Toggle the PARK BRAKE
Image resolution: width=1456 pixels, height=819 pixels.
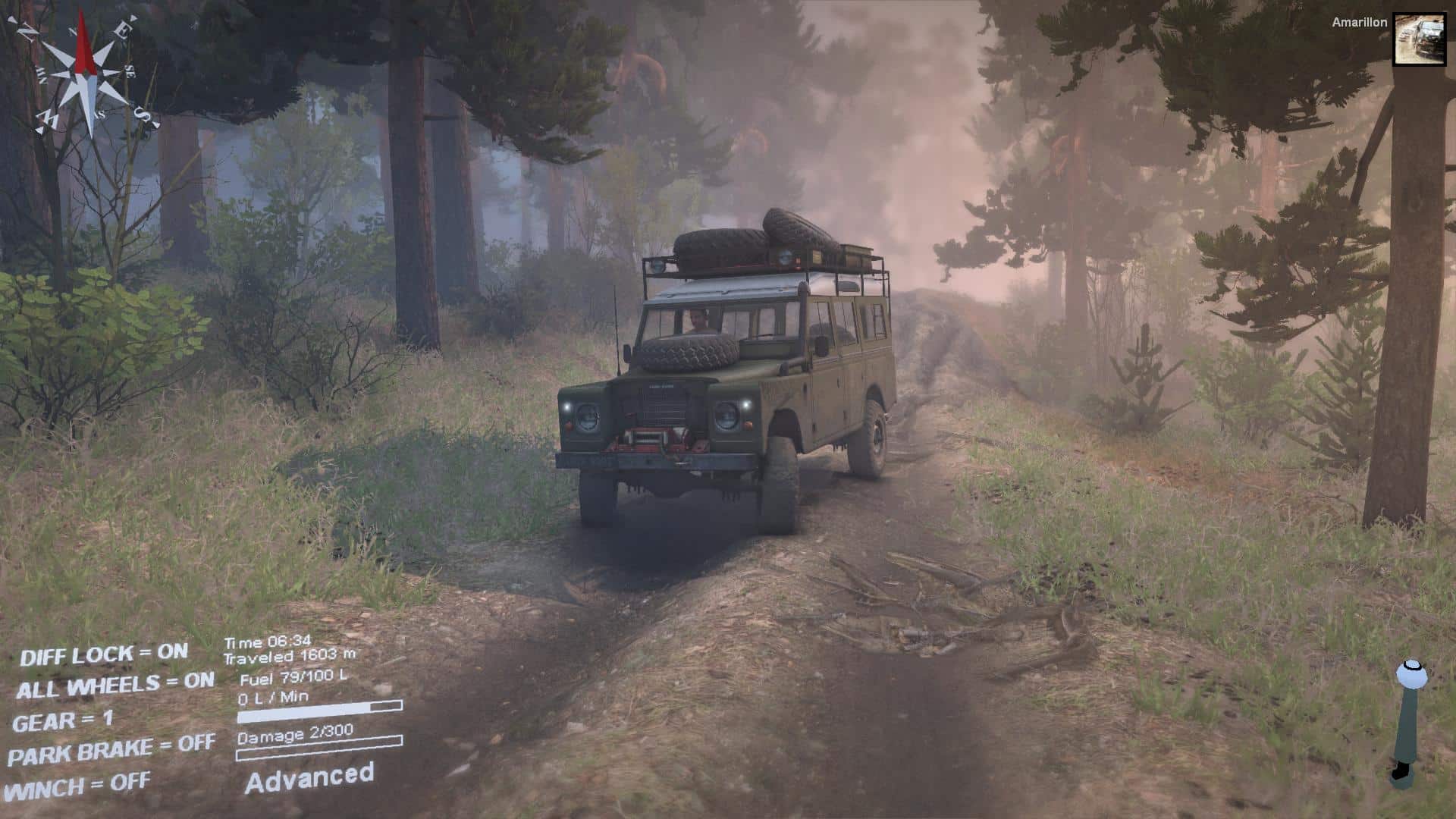click(x=111, y=751)
